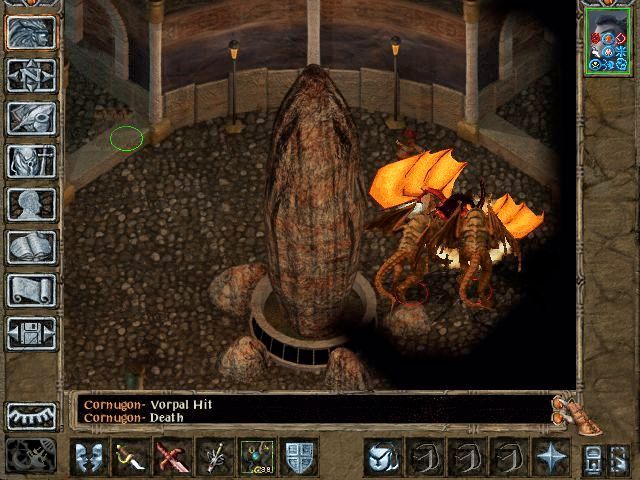Image resolution: width=640 pixels, height=480 pixels.
Task: Click the dialogue window's resize handle
Action: tap(568, 408)
